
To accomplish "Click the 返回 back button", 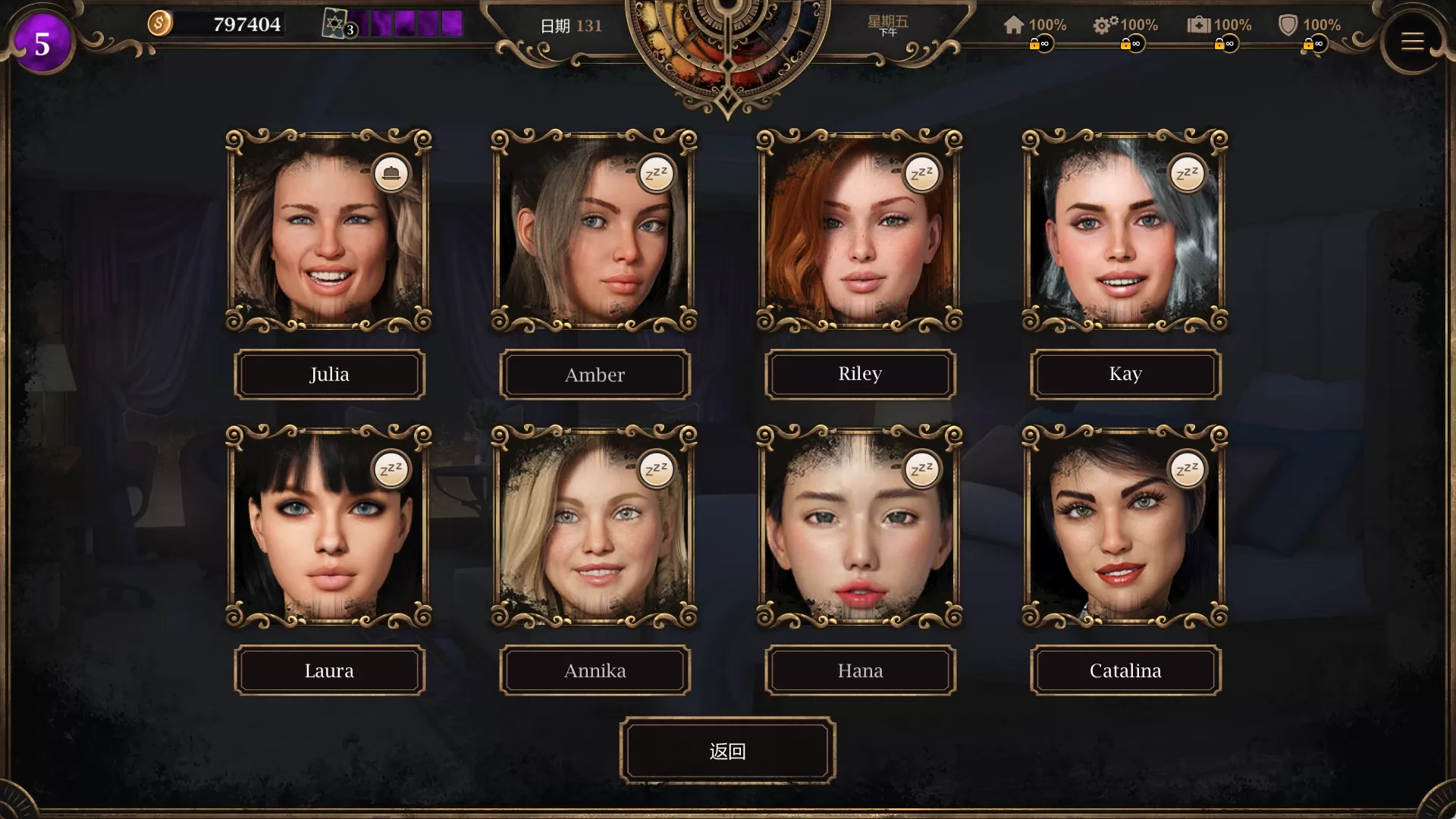I will pos(727,751).
